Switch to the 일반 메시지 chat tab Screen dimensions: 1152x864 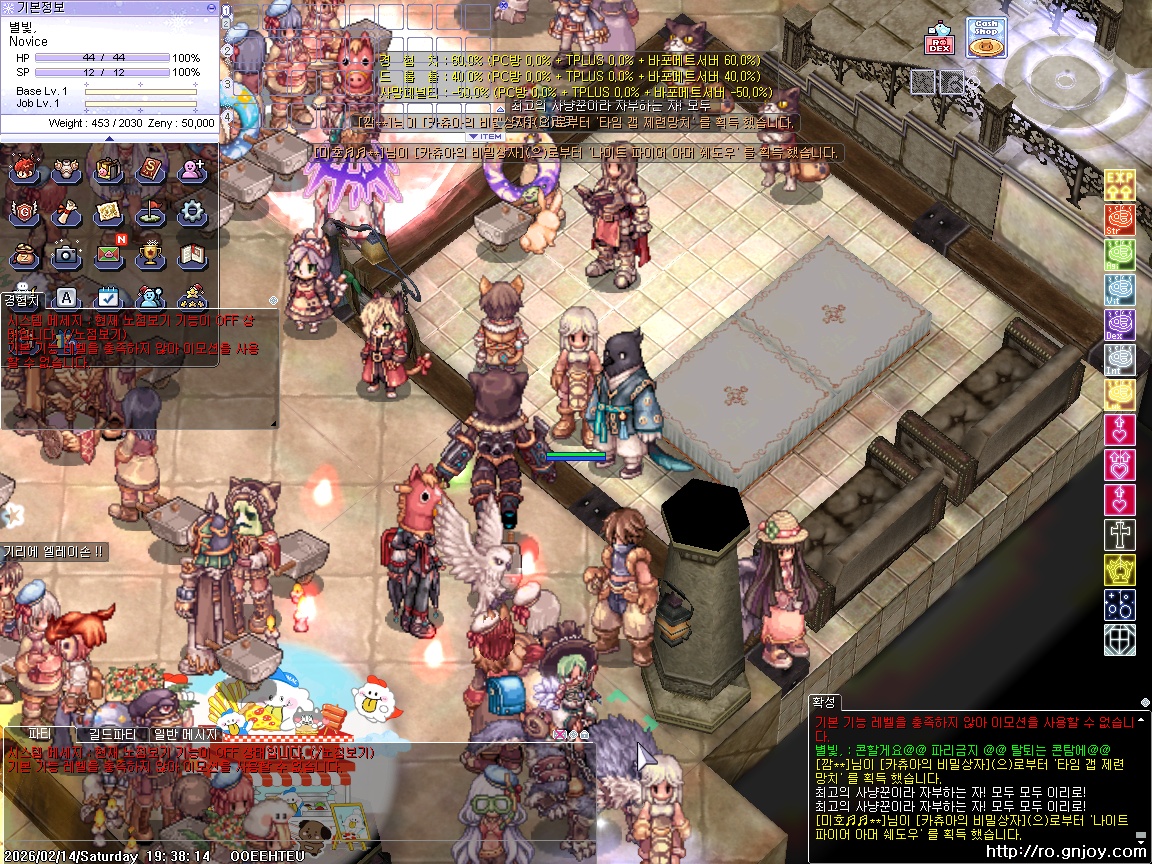coord(185,734)
